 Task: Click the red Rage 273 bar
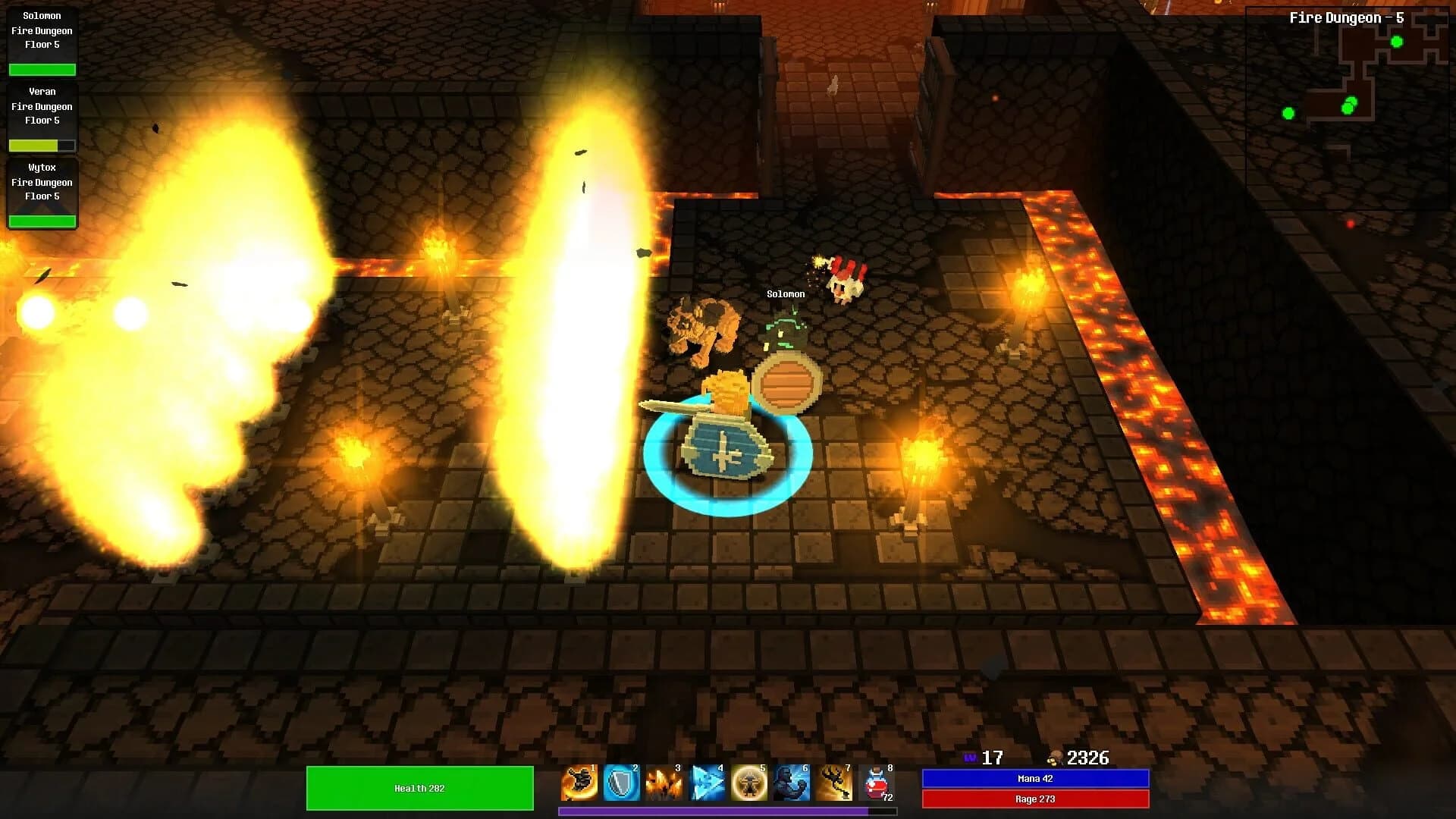tap(1034, 799)
